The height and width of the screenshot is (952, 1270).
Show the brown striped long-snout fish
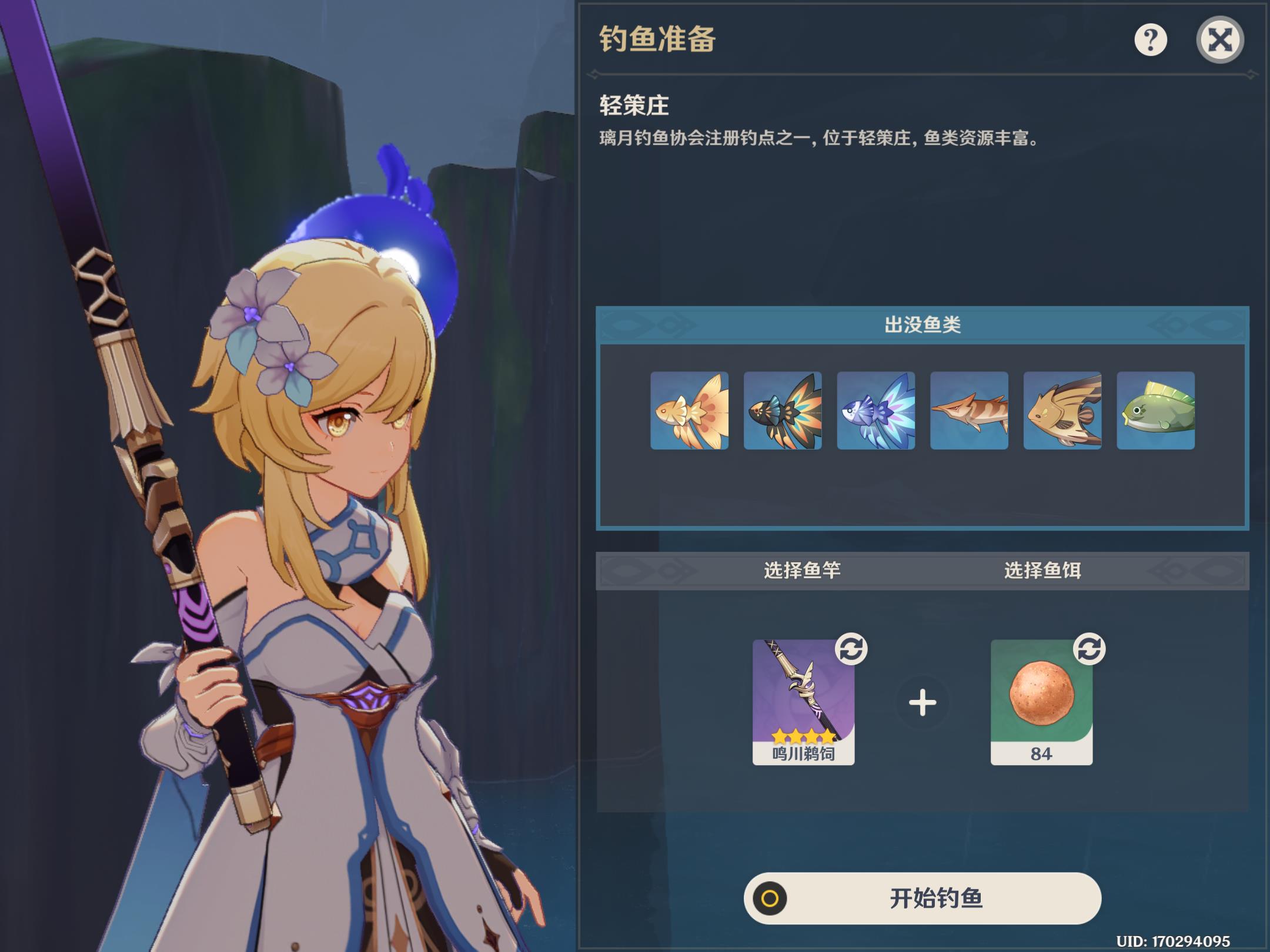pos(969,411)
